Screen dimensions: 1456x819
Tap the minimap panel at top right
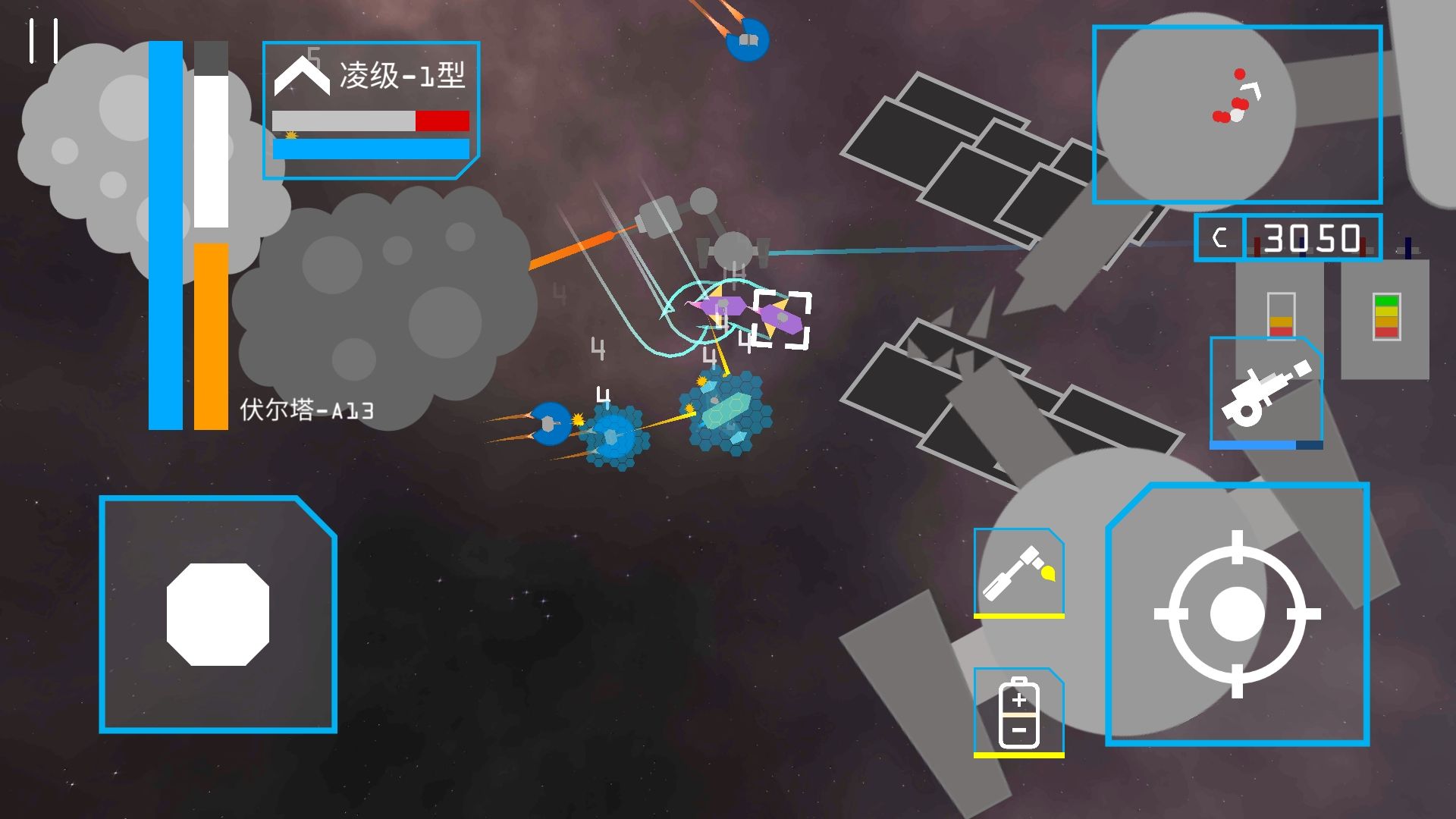point(1238,115)
